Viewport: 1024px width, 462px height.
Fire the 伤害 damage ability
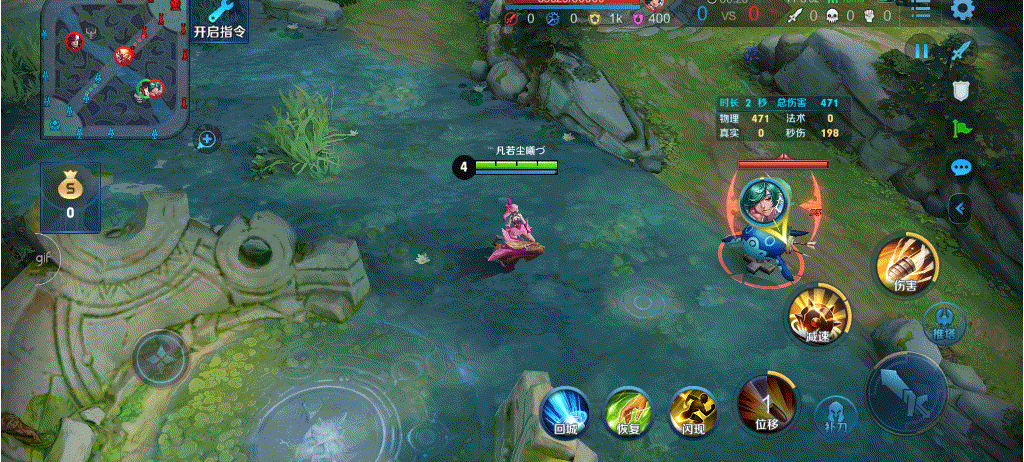[906, 265]
